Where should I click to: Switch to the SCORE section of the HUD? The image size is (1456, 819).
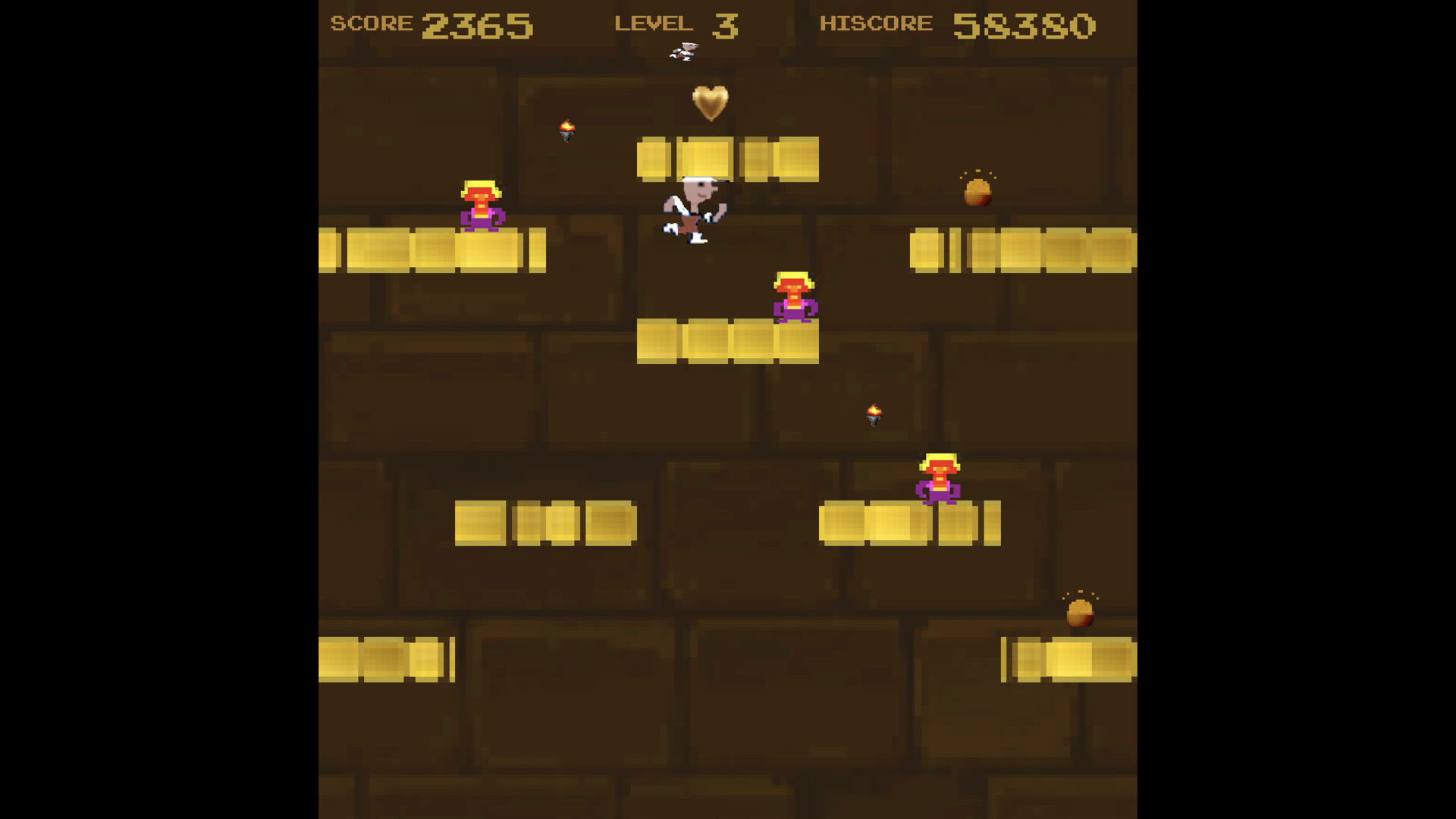369,23
